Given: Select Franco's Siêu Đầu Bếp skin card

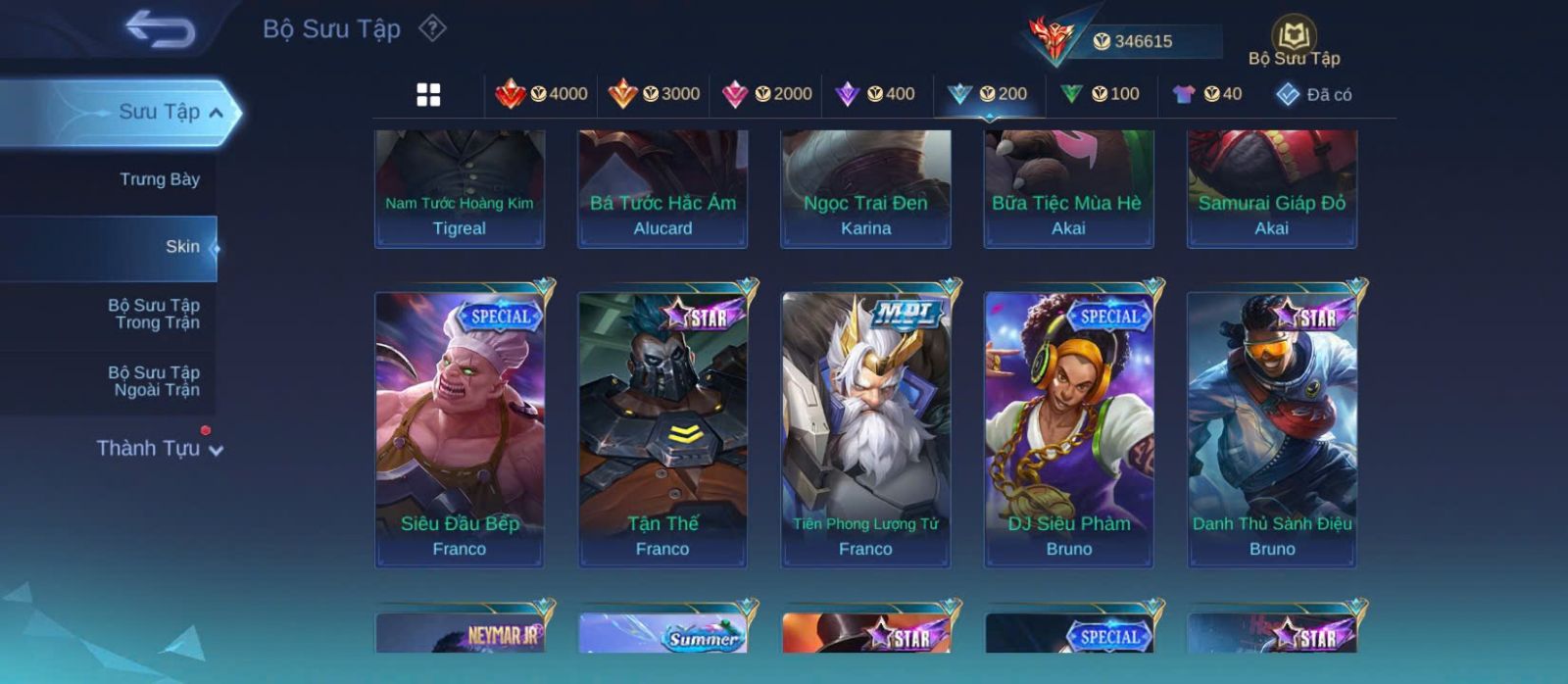Looking at the screenshot, I should [460, 428].
